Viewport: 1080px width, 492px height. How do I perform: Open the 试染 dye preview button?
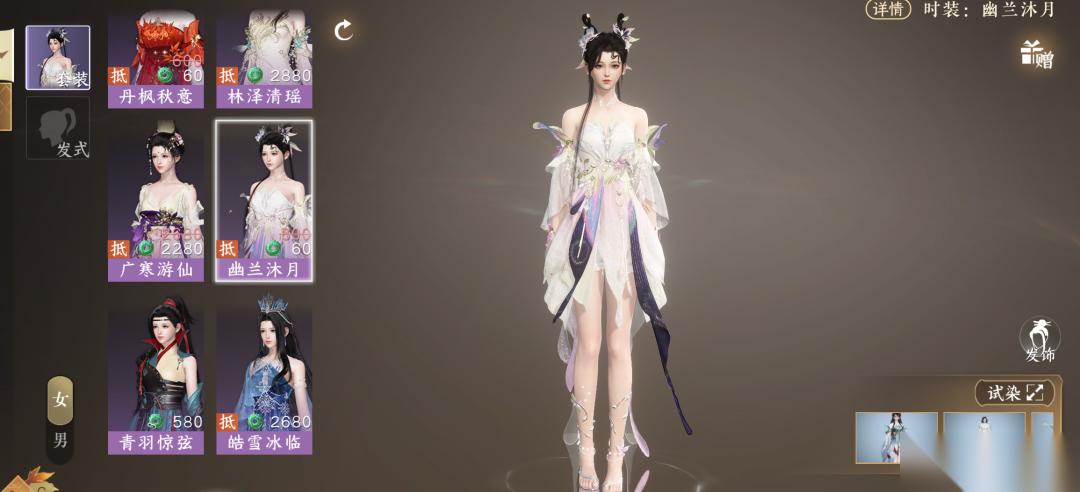[x=1015, y=393]
